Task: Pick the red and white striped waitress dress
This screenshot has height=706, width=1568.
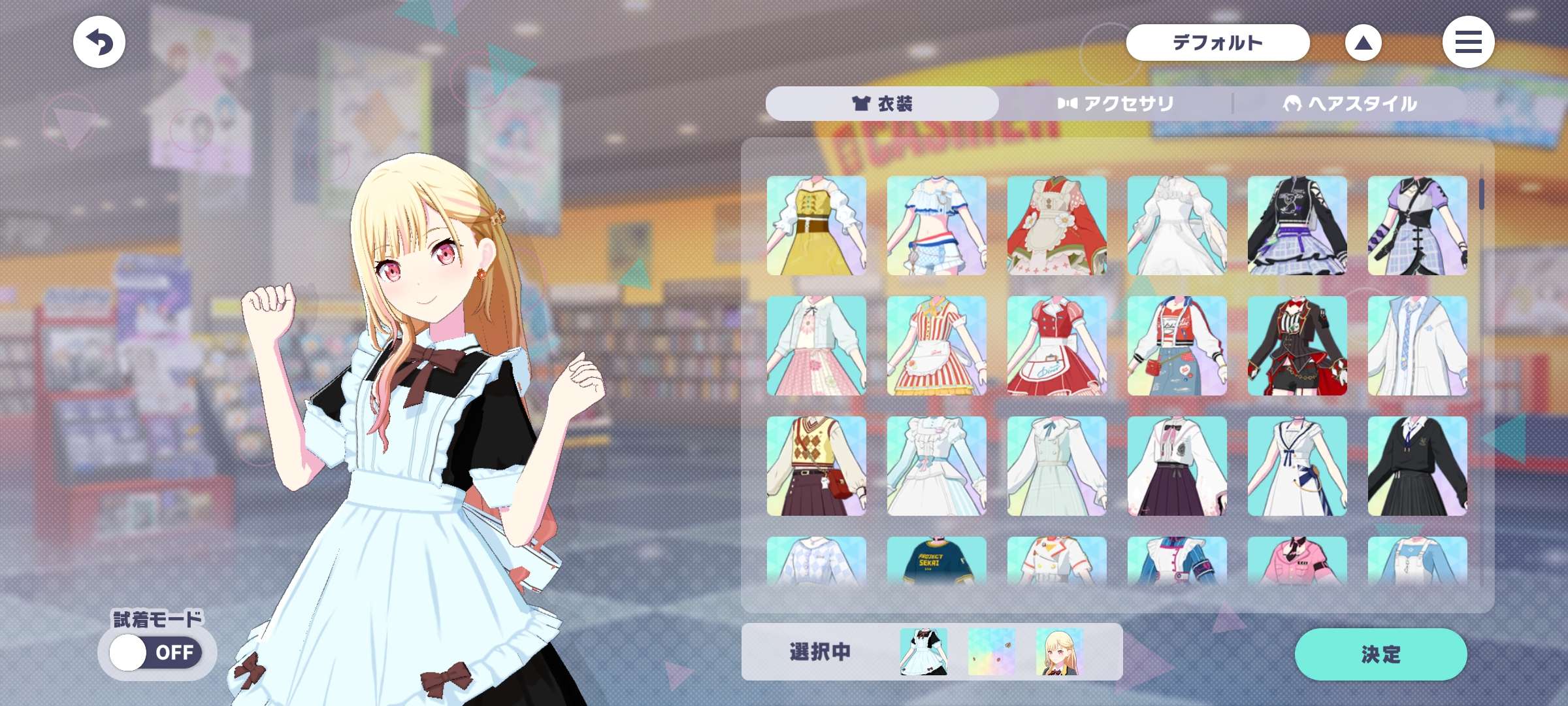Action: [x=937, y=346]
